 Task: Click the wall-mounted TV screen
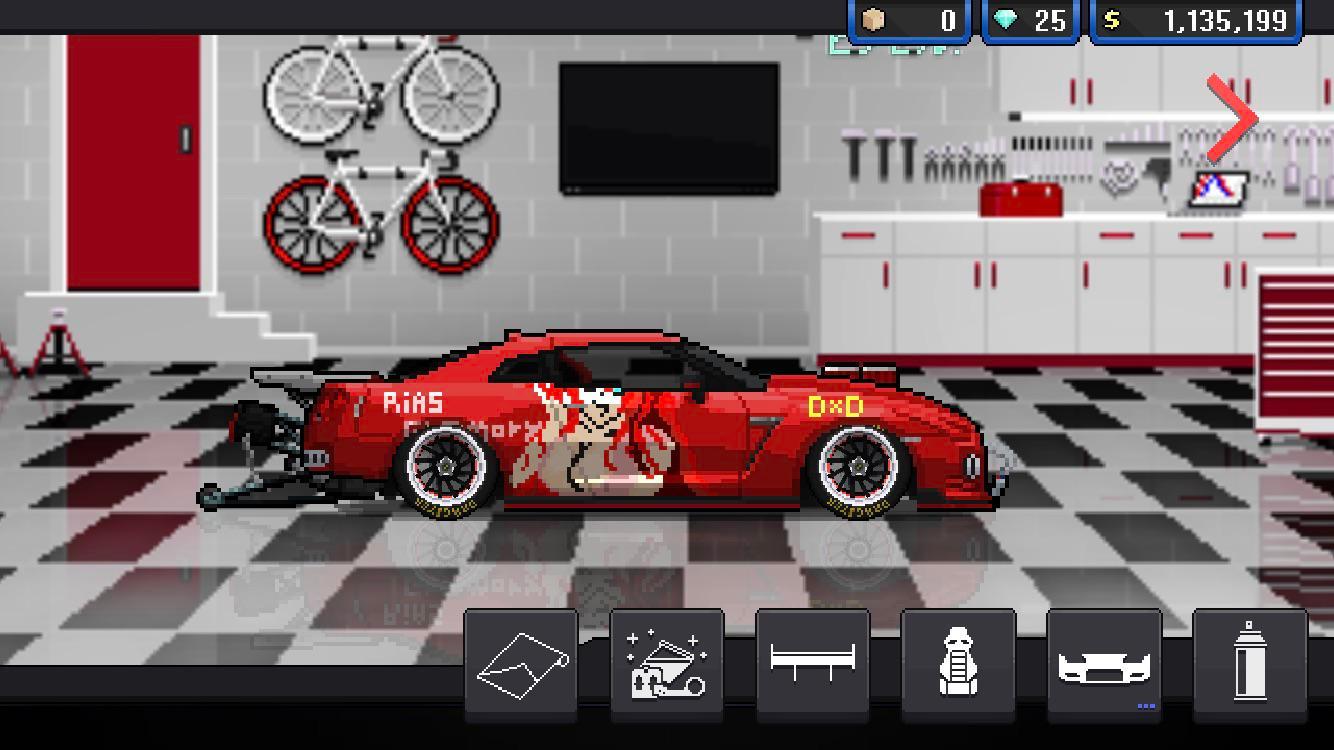pyautogui.click(x=670, y=122)
